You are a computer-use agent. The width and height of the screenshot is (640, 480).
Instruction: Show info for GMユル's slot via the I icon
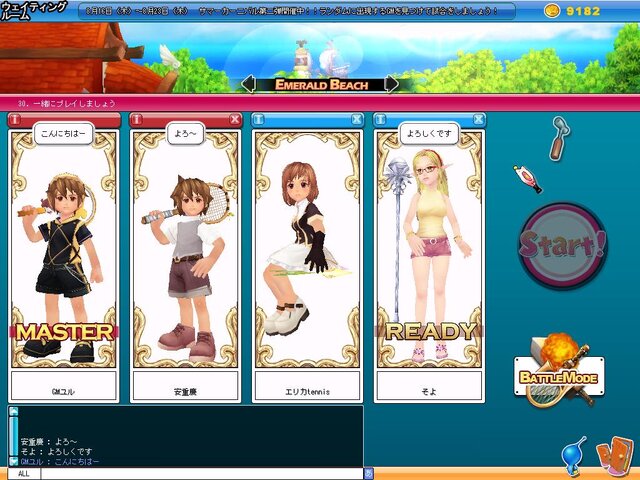(15, 119)
